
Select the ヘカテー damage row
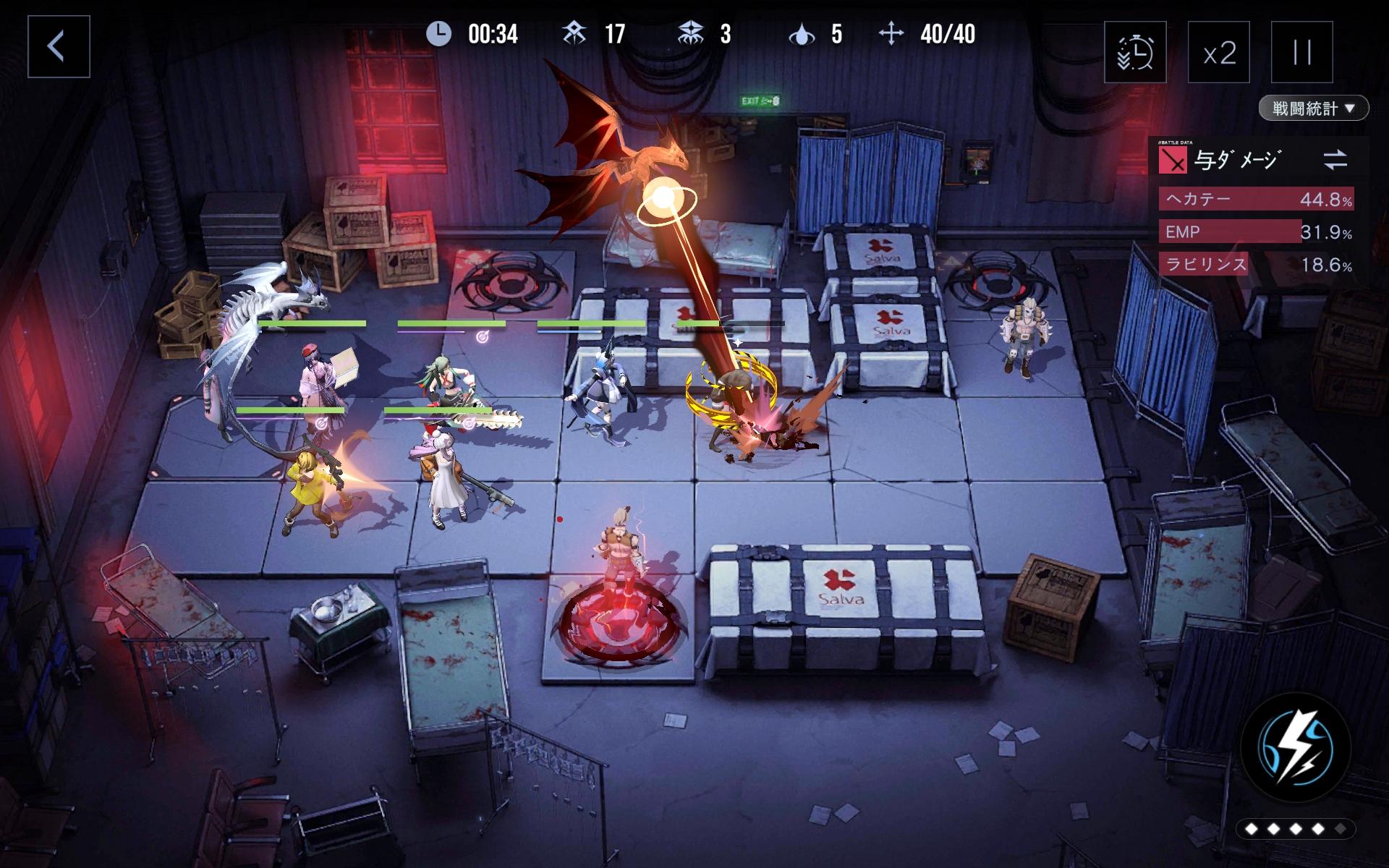[1257, 199]
